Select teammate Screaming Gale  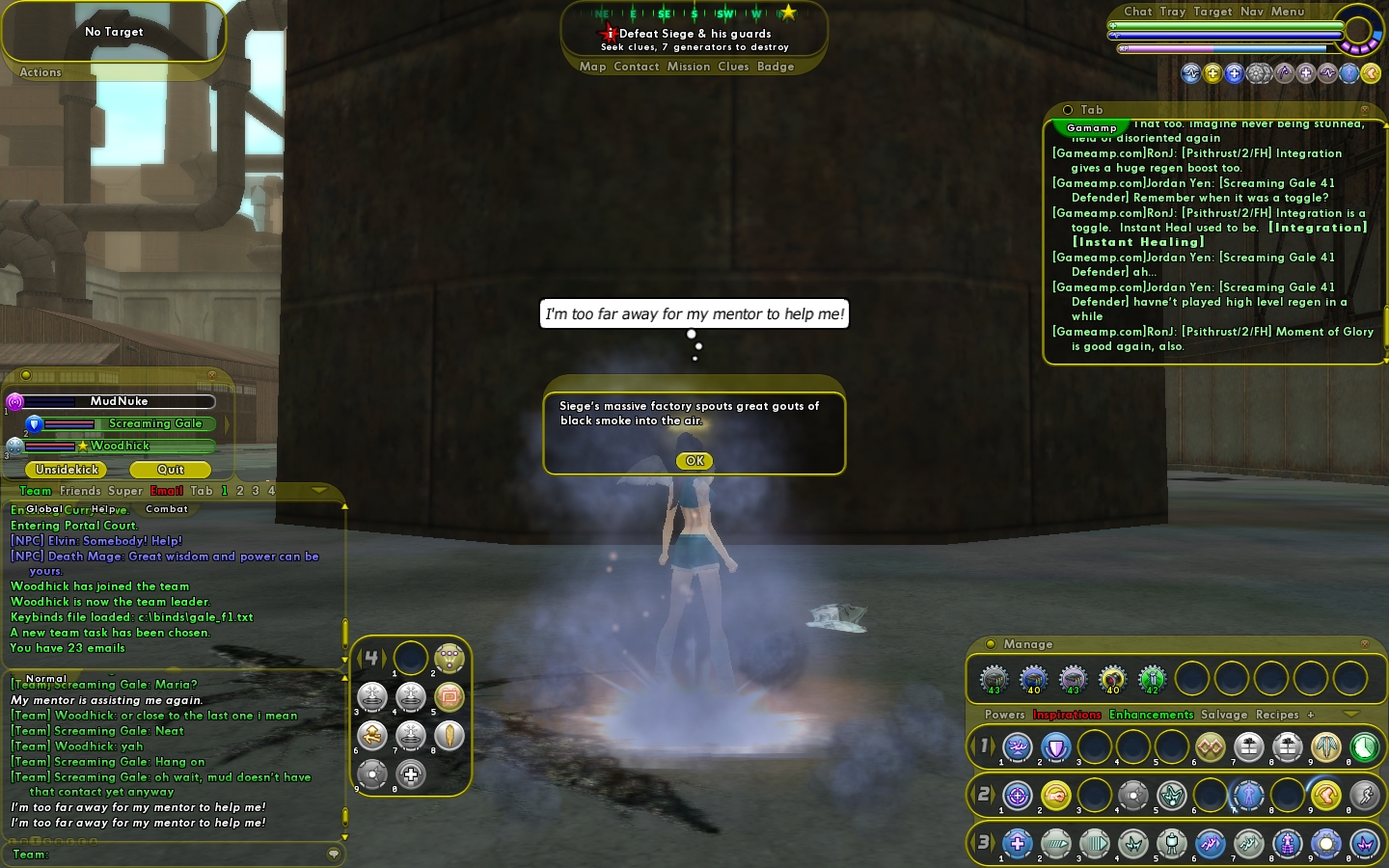[x=154, y=423]
